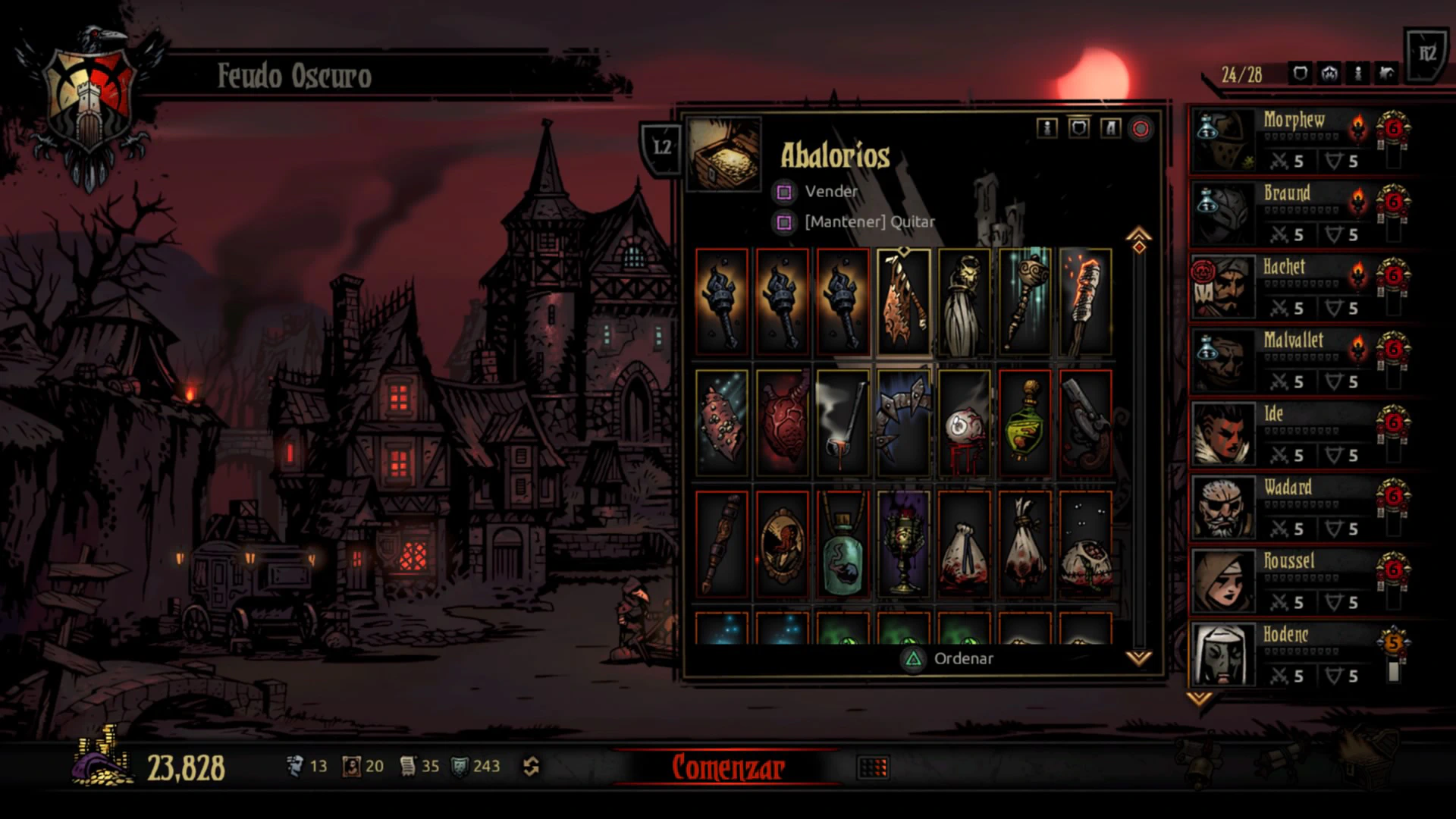Start the expedition with Comenzar

tap(726, 767)
